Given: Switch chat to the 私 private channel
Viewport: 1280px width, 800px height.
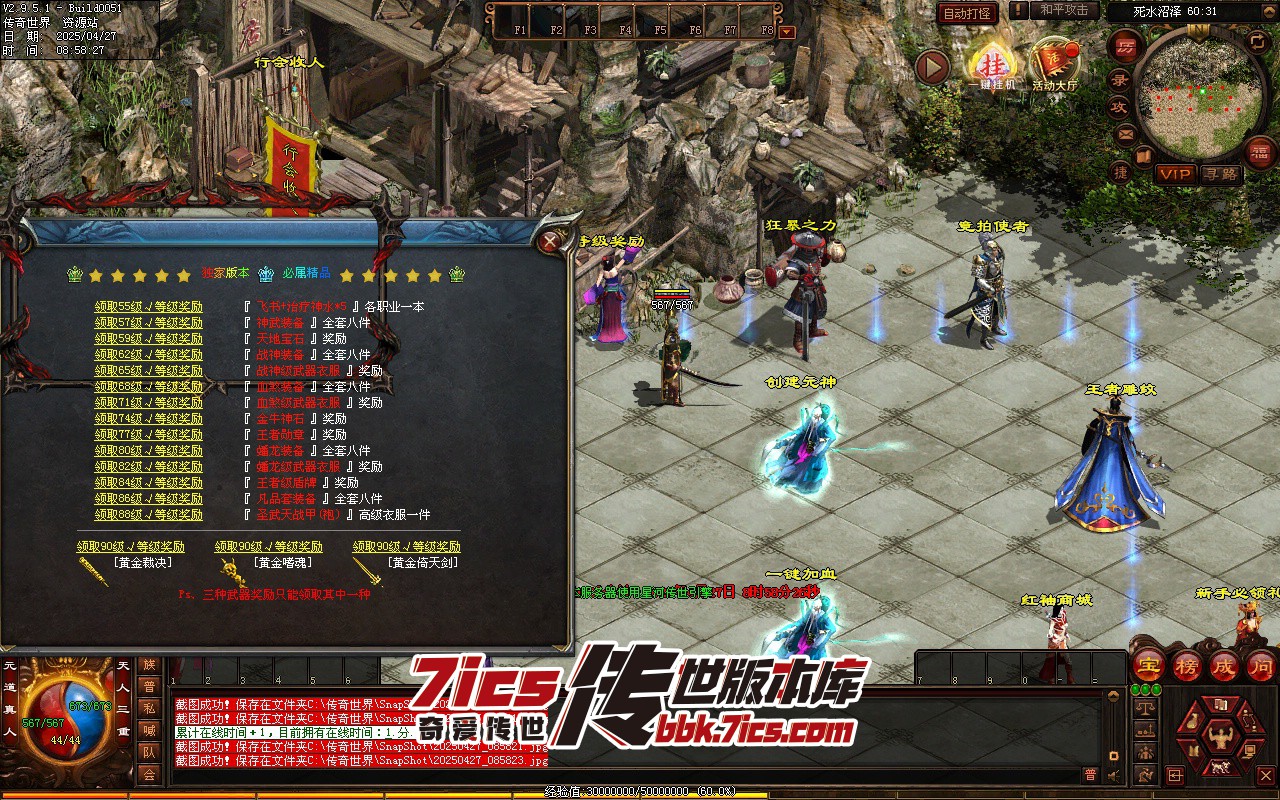Looking at the screenshot, I should (x=149, y=708).
